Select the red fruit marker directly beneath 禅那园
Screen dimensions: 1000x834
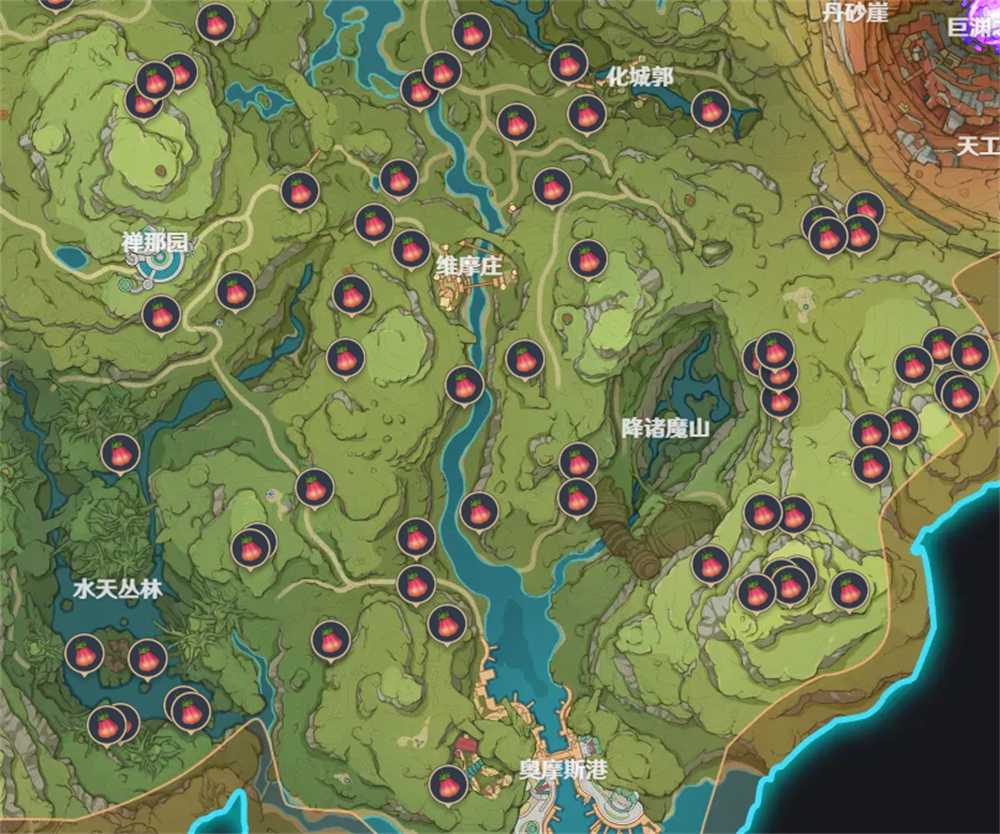coord(161,313)
